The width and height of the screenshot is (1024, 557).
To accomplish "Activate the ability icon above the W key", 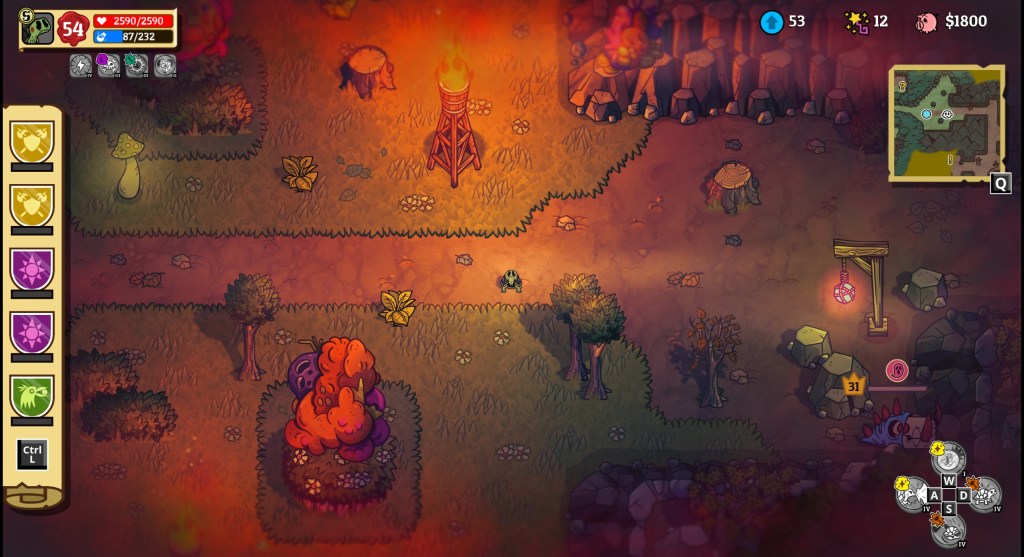I will [x=949, y=459].
